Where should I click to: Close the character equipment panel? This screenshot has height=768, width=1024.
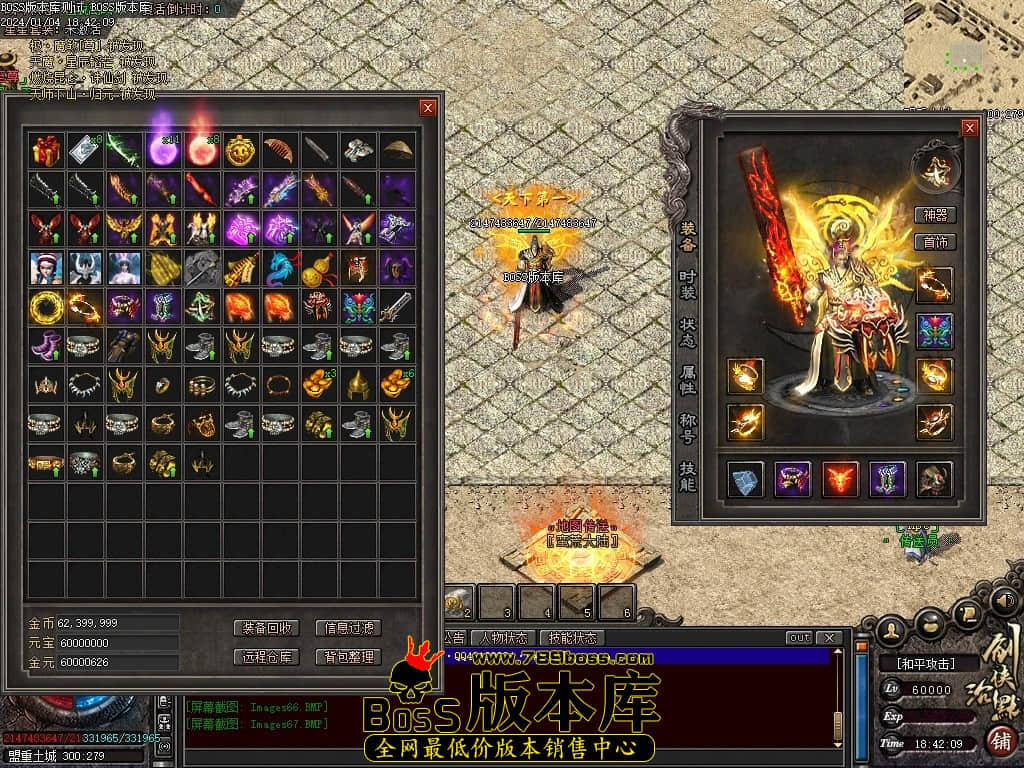pyautogui.click(x=968, y=128)
